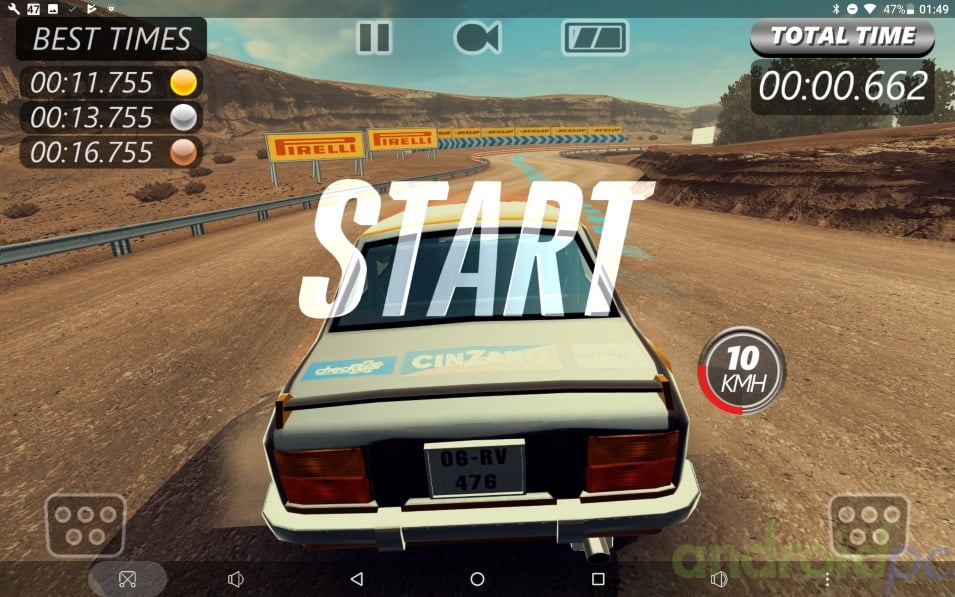Image resolution: width=955 pixels, height=597 pixels.
Task: Take a screenshot with the navigation bar icon
Action: 127,579
